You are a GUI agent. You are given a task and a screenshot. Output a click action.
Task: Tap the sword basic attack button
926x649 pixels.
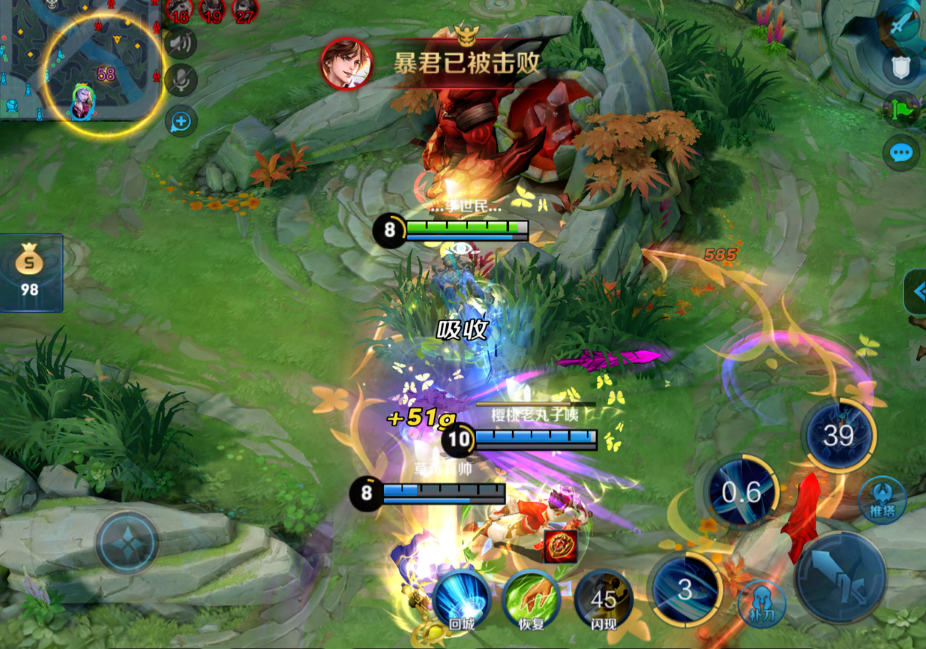[x=840, y=577]
